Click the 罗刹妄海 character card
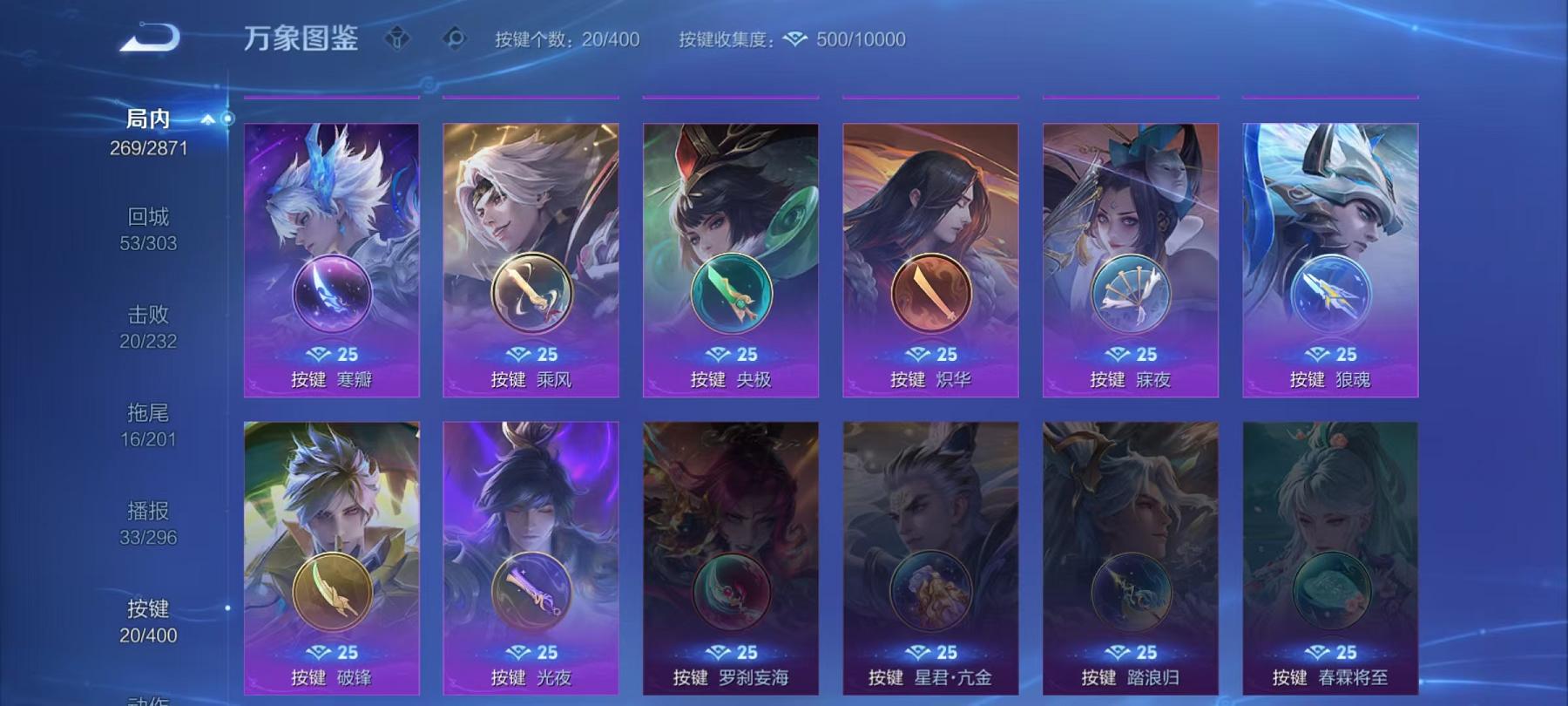Viewport: 1568px width, 706px height. [x=730, y=558]
